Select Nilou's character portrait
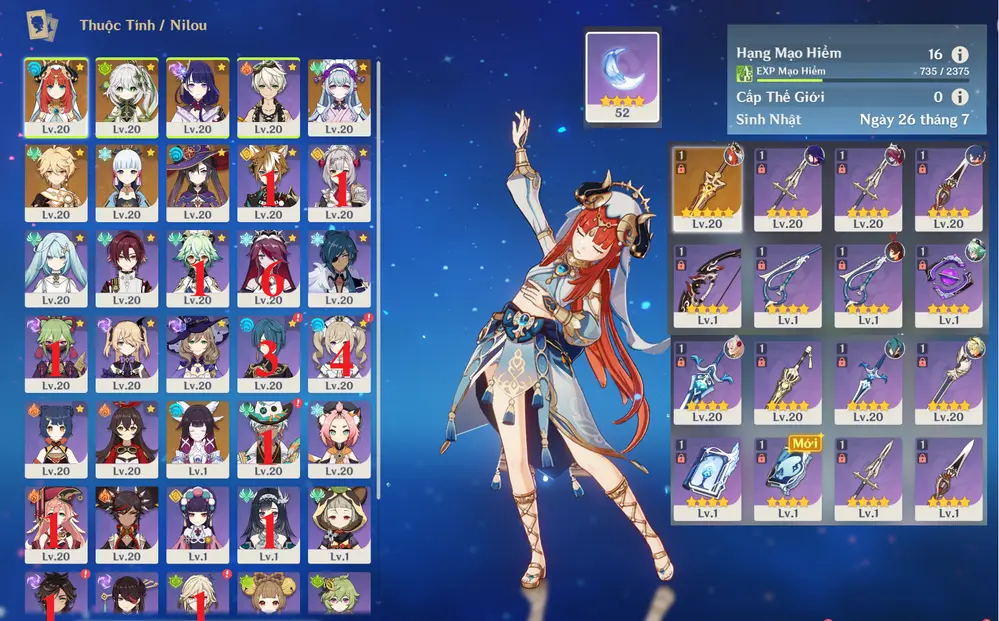 56,96
